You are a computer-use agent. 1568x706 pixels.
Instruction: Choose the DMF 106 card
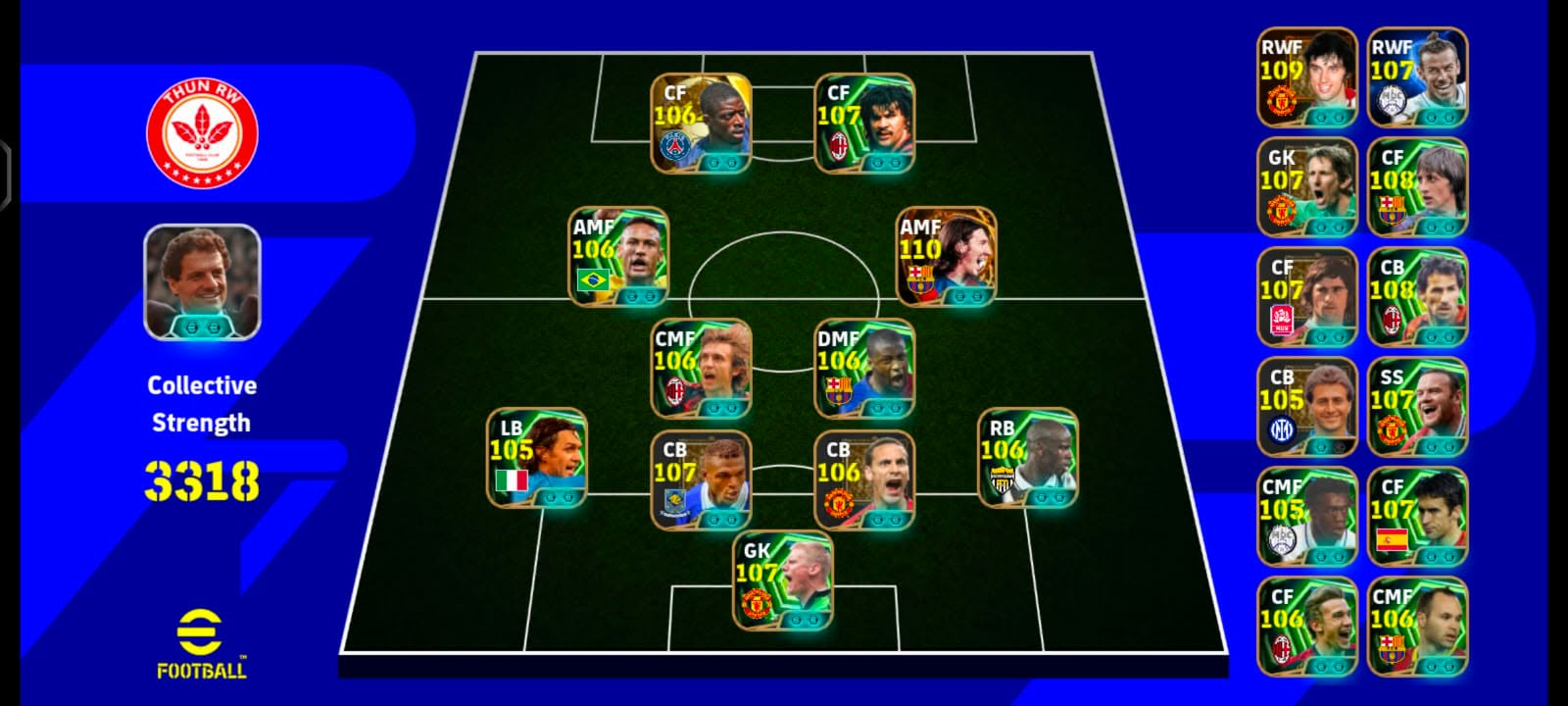tap(864, 369)
